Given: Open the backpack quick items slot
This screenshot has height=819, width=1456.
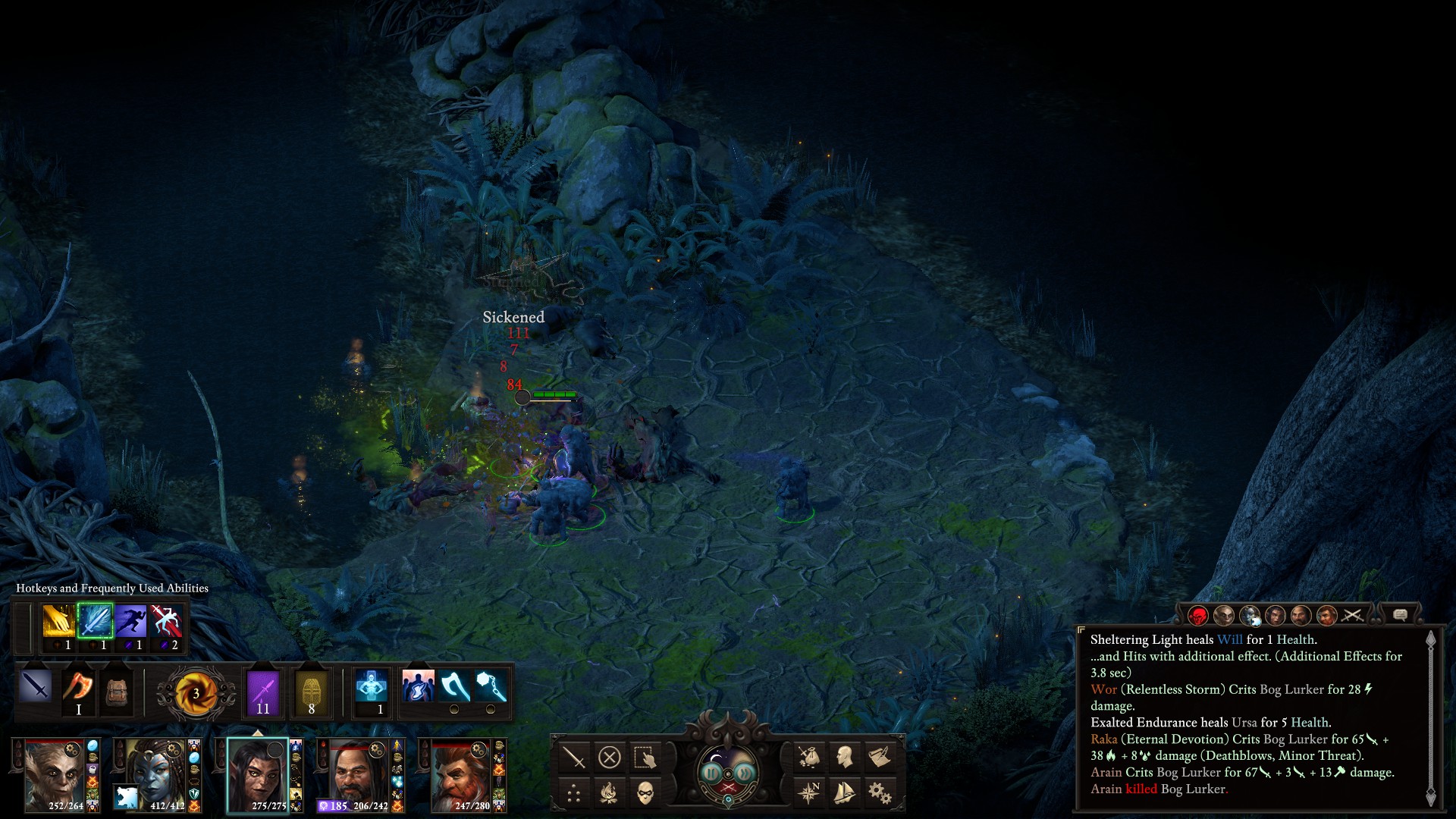Looking at the screenshot, I should click(x=116, y=691).
